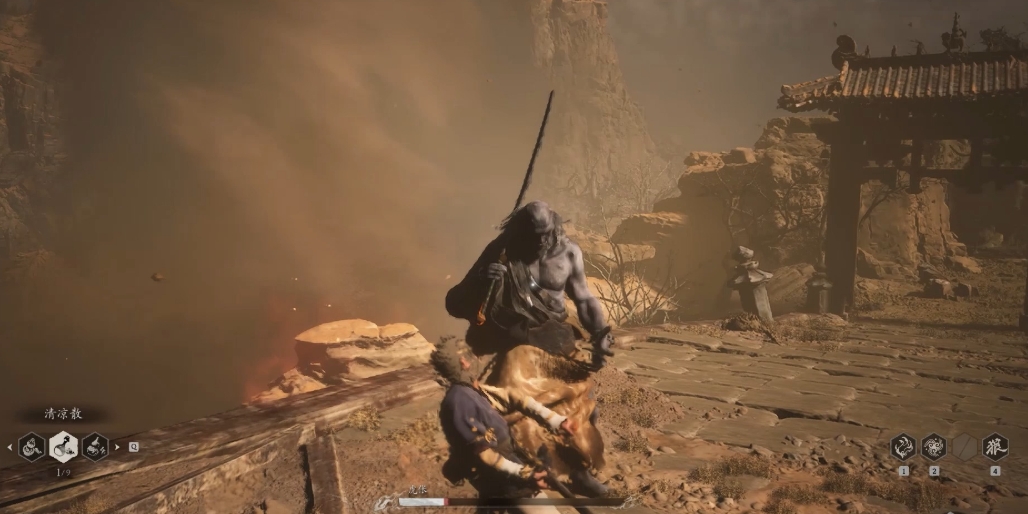Select the gourd item right of the flask
1028x514 pixels.
95,446
